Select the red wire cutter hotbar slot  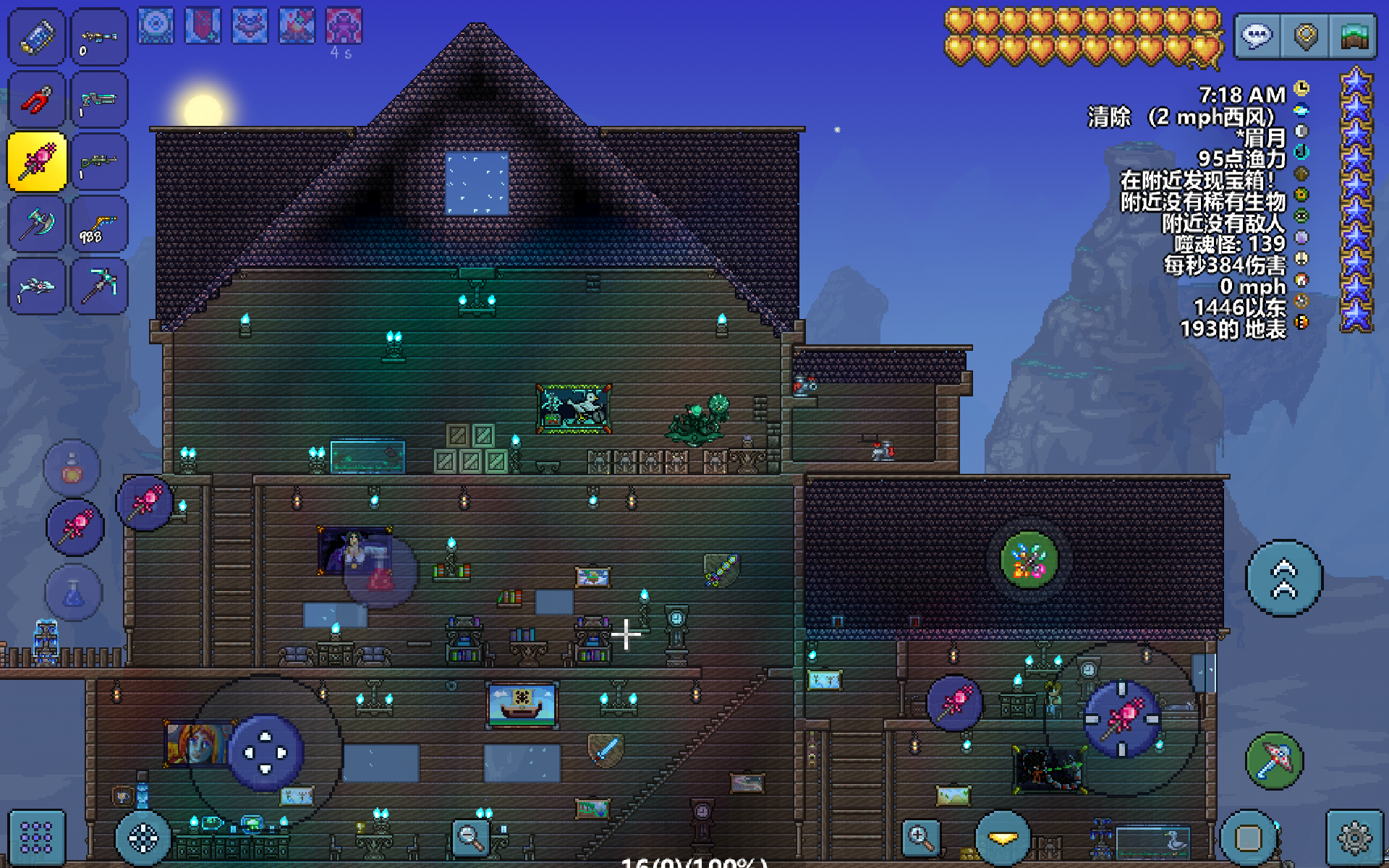pos(36,100)
